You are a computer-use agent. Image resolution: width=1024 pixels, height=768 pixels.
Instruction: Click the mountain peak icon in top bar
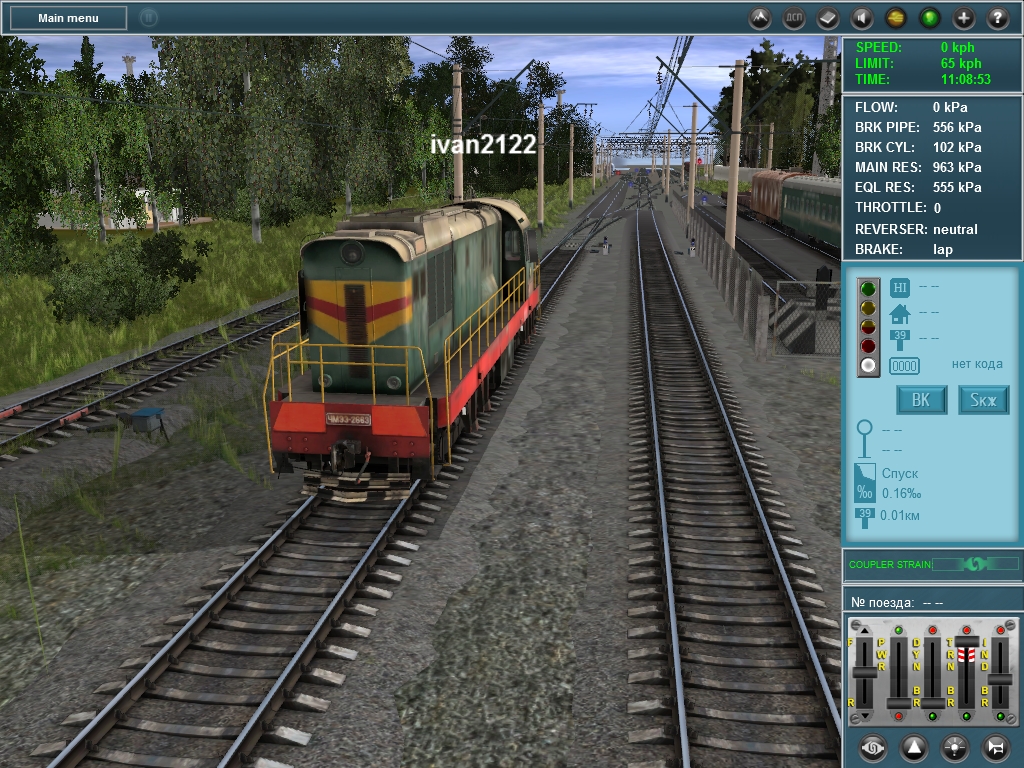(x=760, y=18)
